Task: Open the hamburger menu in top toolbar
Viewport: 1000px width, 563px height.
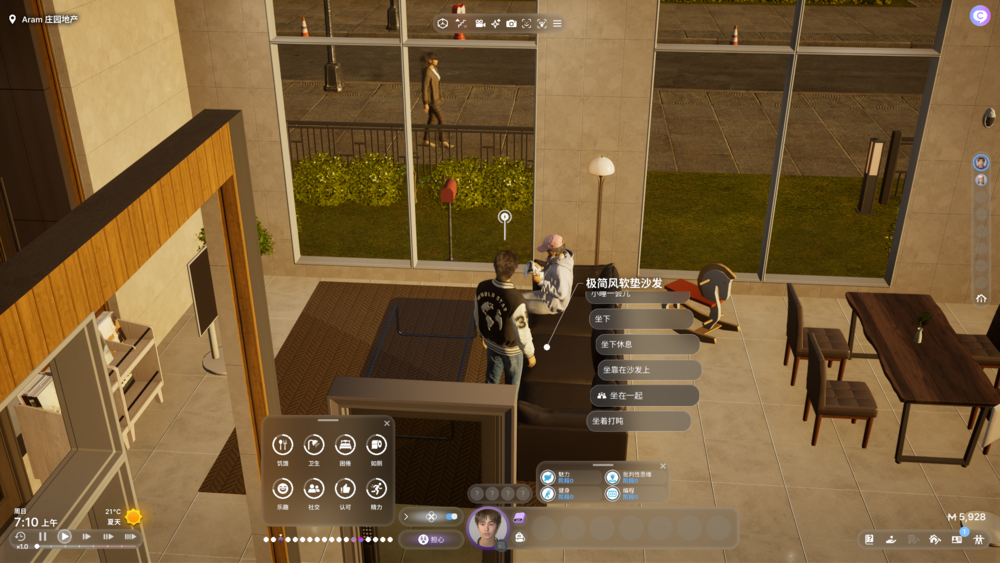Action: click(x=557, y=23)
